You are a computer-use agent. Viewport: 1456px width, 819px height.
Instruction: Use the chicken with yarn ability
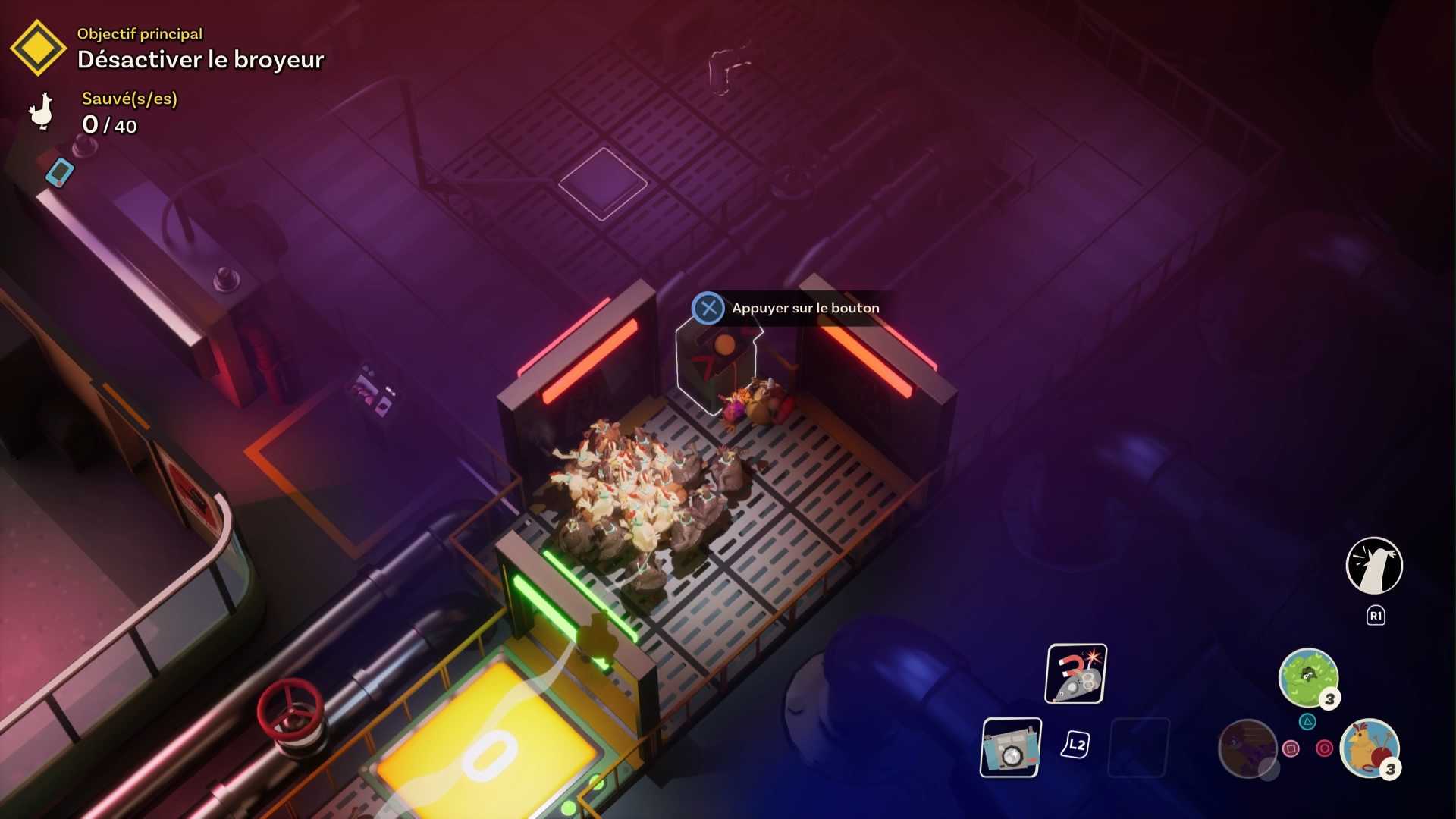[1370, 748]
